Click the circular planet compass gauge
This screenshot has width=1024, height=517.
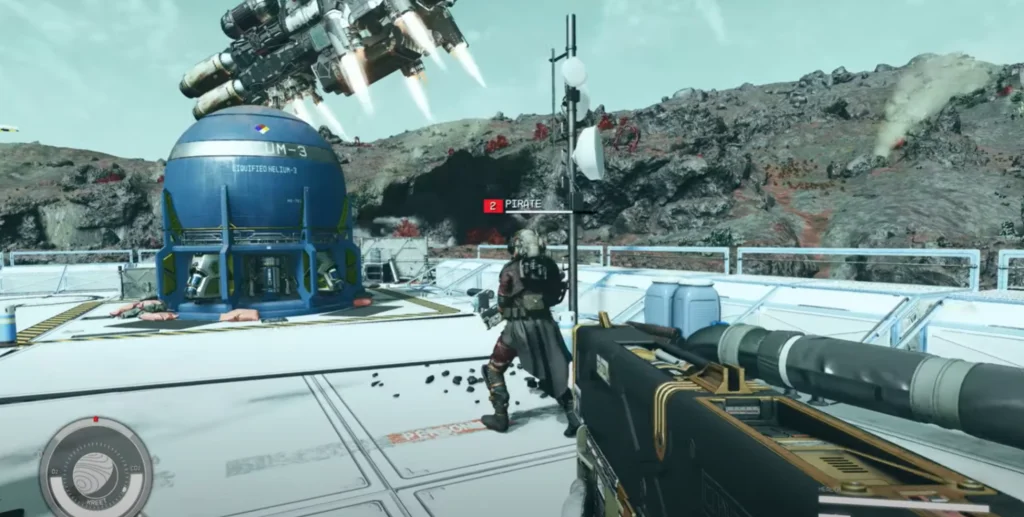pos(95,468)
